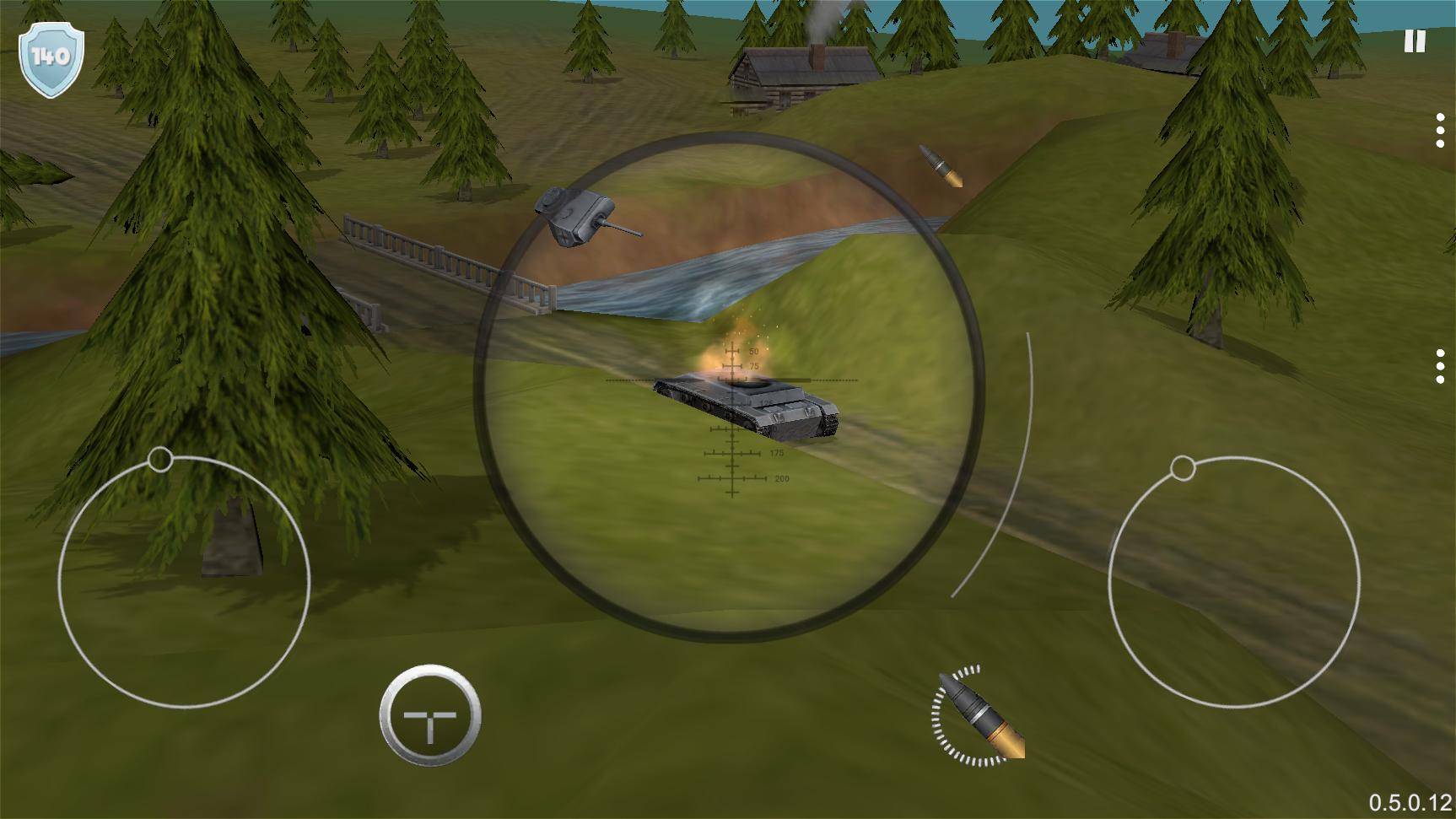Tap the left movement joystick knob
This screenshot has width=1456, height=819.
coord(160,460)
